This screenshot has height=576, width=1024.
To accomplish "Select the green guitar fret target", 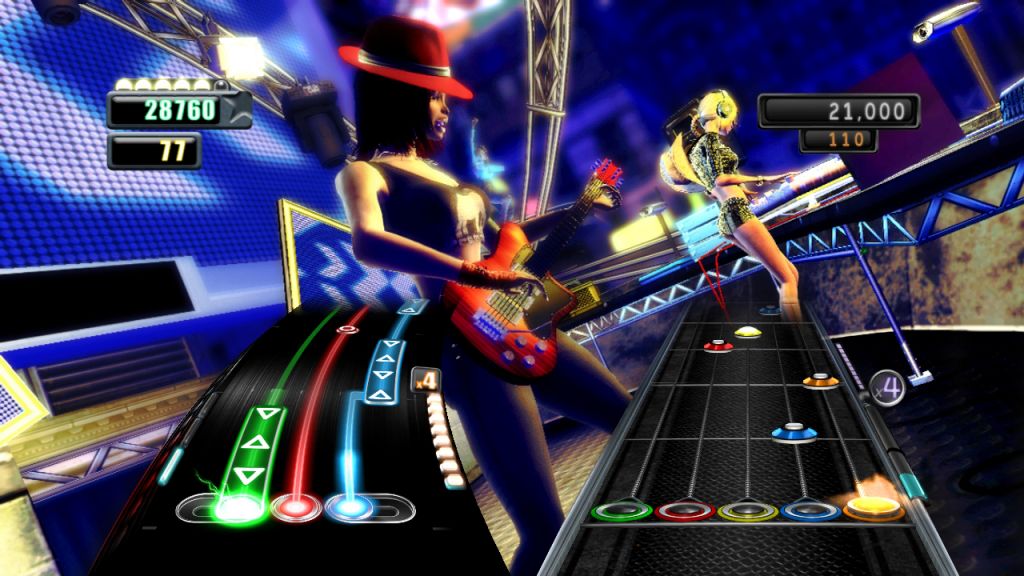I will point(621,512).
